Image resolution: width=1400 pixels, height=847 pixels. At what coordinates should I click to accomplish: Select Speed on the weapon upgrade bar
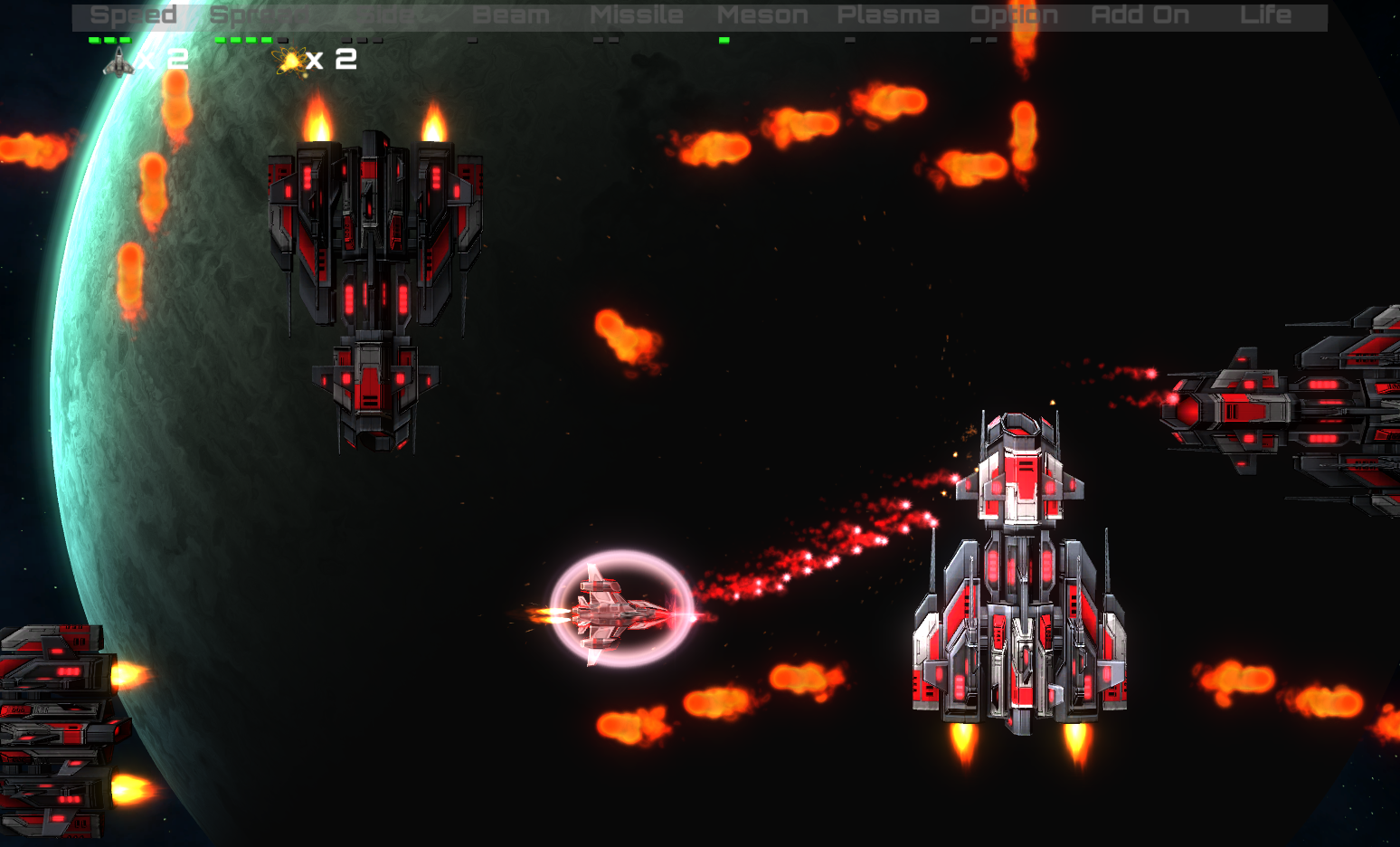pyautogui.click(x=134, y=14)
